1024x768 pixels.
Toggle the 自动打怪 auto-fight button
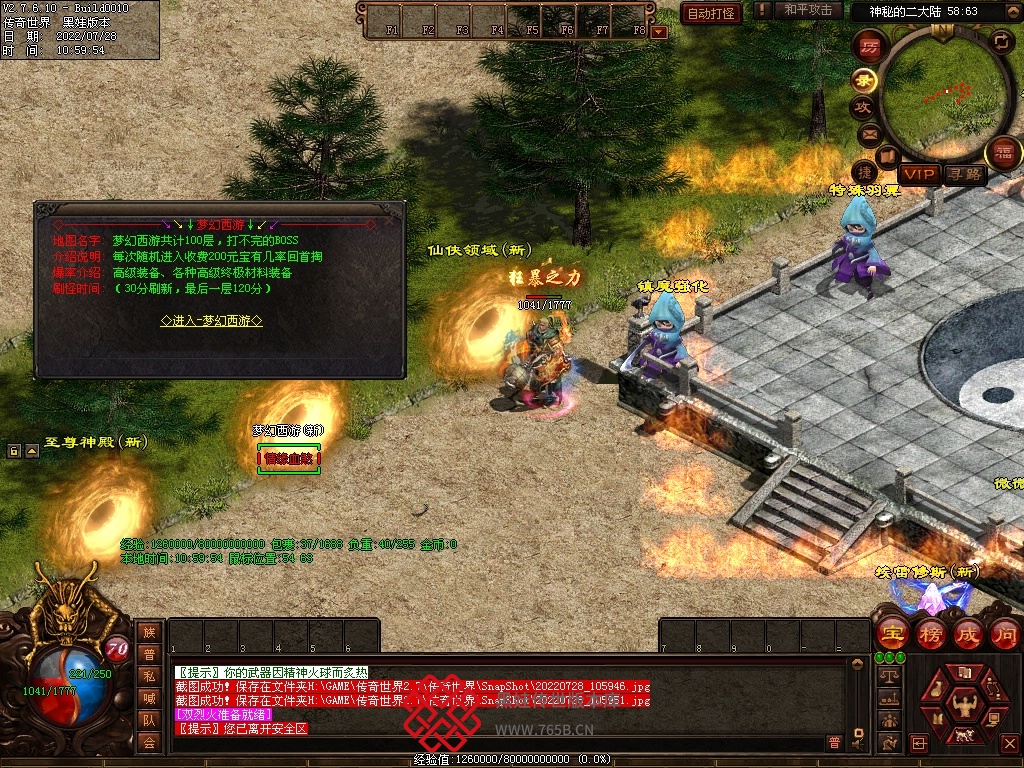[711, 13]
